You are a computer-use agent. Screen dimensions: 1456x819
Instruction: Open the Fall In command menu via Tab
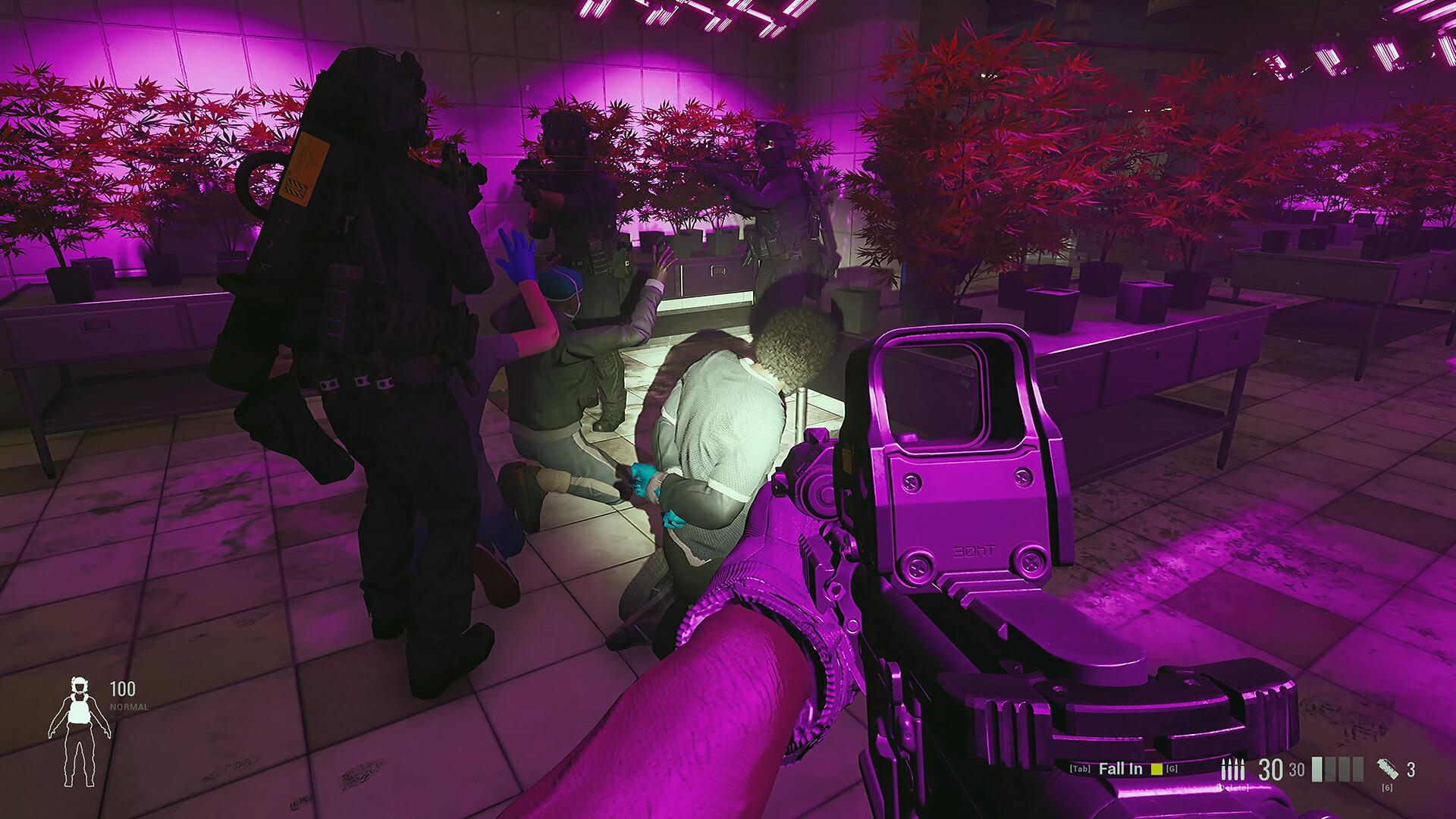[x=1080, y=768]
